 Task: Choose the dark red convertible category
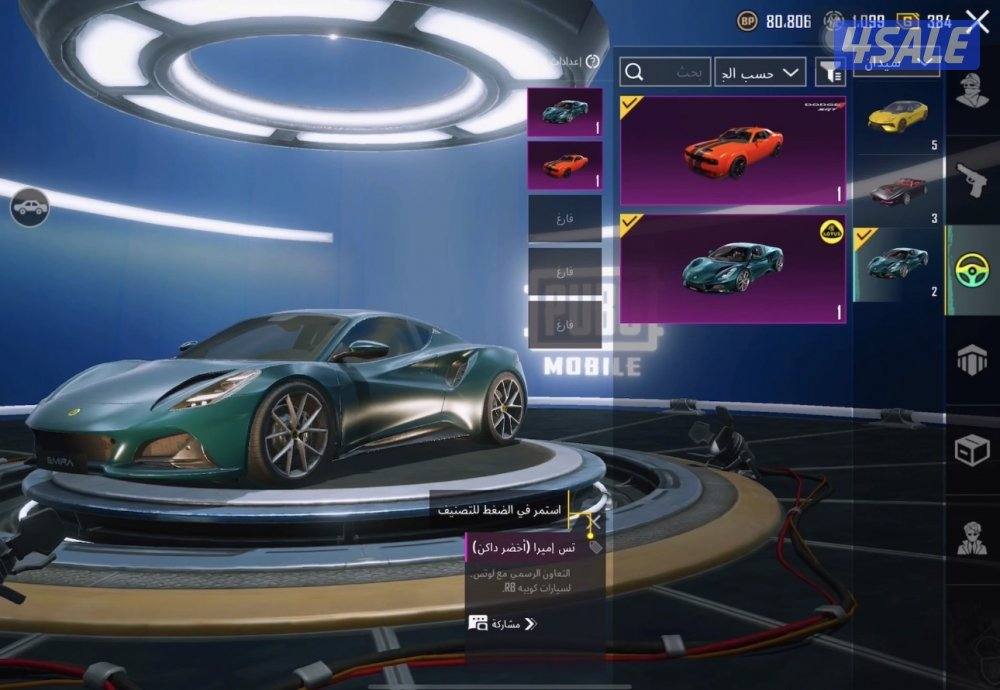pyautogui.click(x=897, y=190)
